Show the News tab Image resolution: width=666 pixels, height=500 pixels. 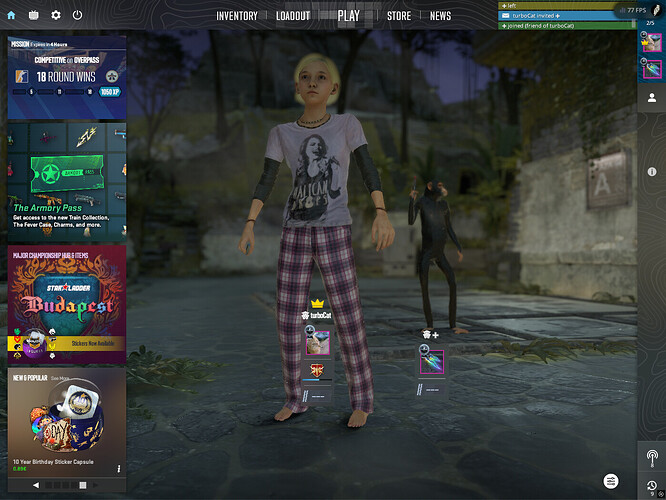tap(440, 16)
